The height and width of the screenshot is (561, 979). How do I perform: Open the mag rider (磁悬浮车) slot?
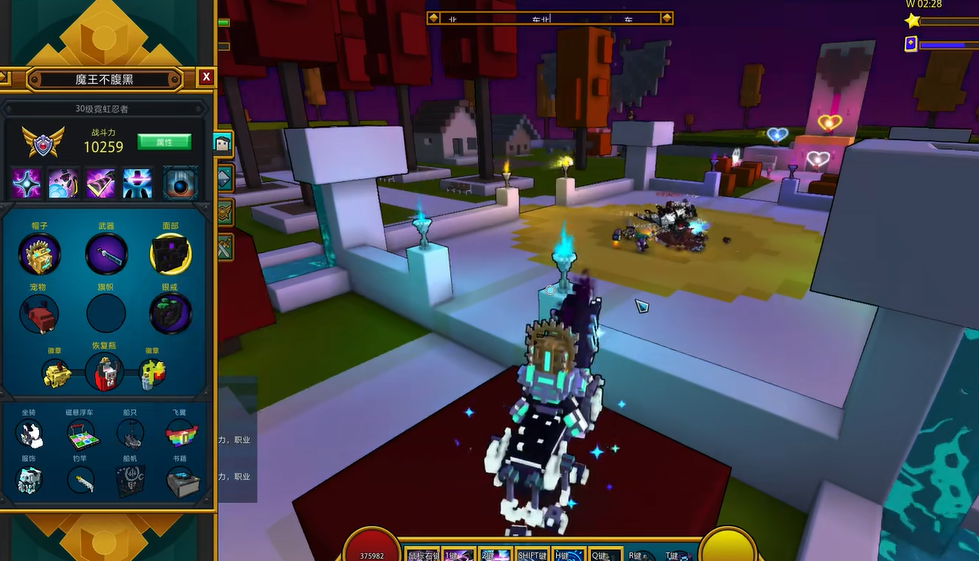point(81,434)
